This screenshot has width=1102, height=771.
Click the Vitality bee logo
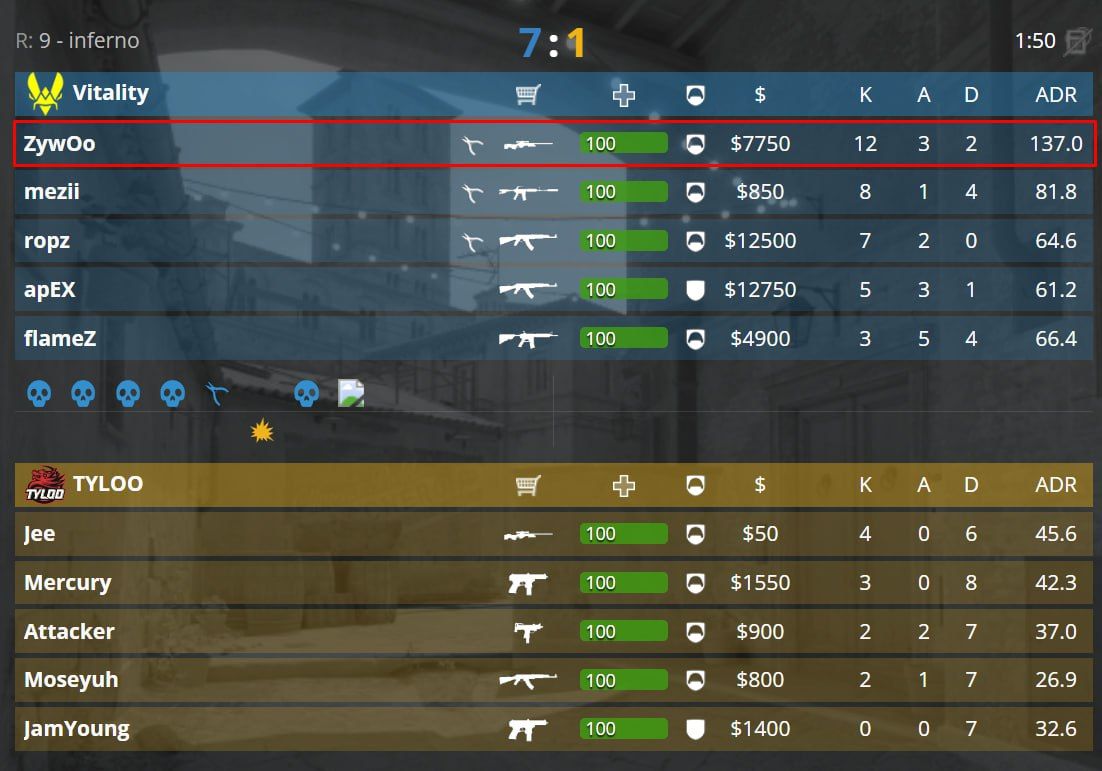(x=44, y=93)
